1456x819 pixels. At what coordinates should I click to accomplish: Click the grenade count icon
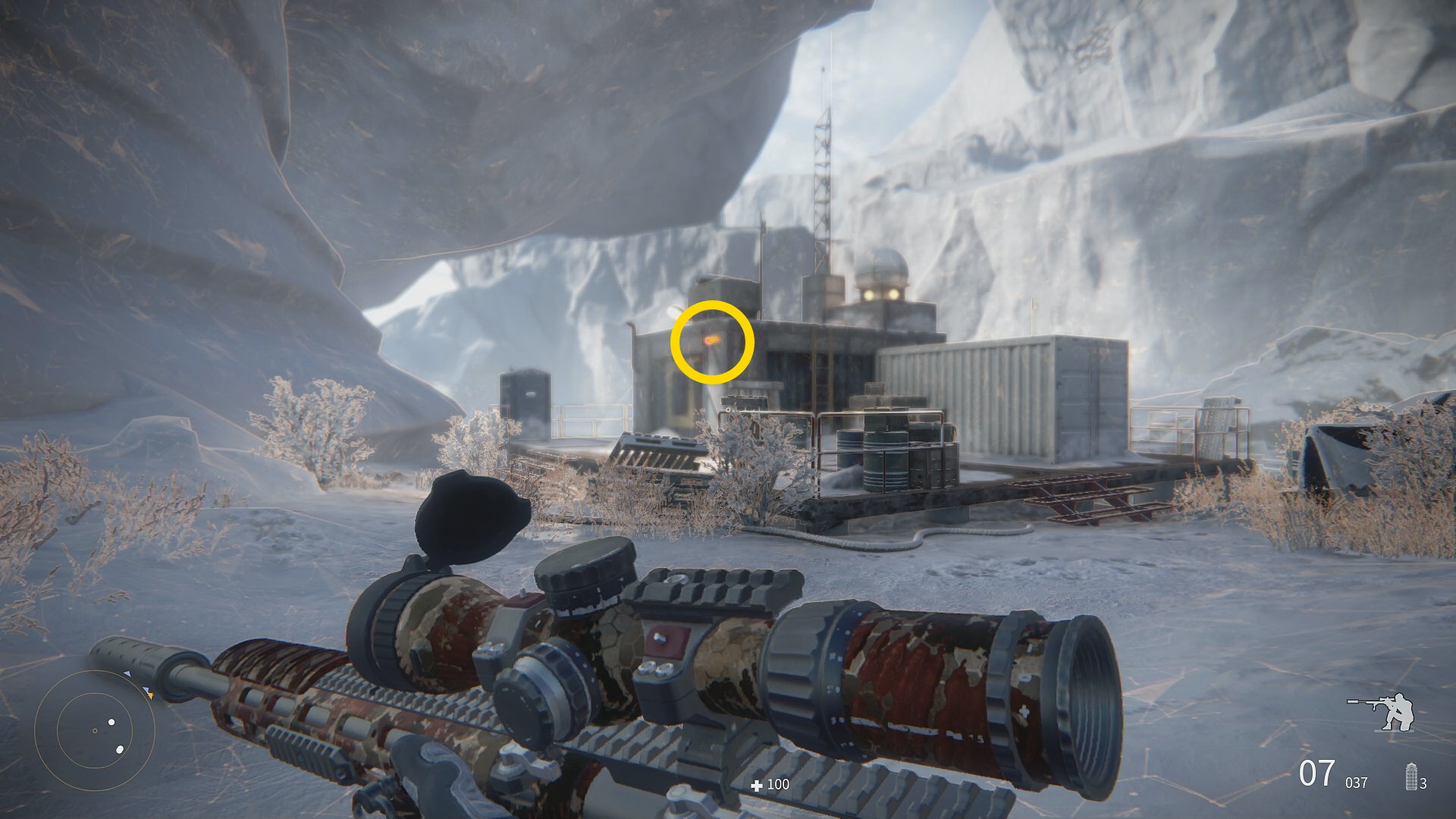click(x=1411, y=777)
